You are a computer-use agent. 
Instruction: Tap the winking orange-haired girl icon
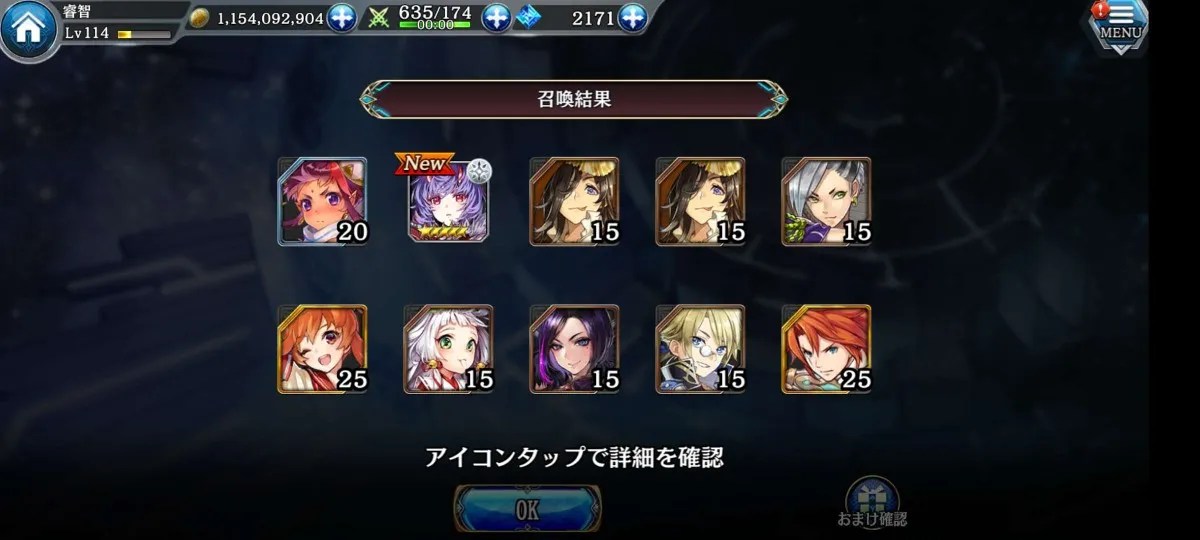[x=322, y=349]
